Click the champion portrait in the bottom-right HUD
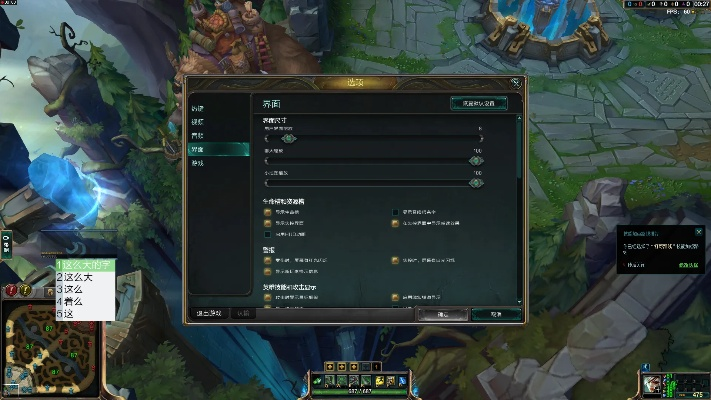Screen dimensions: 711x400 point(653,384)
